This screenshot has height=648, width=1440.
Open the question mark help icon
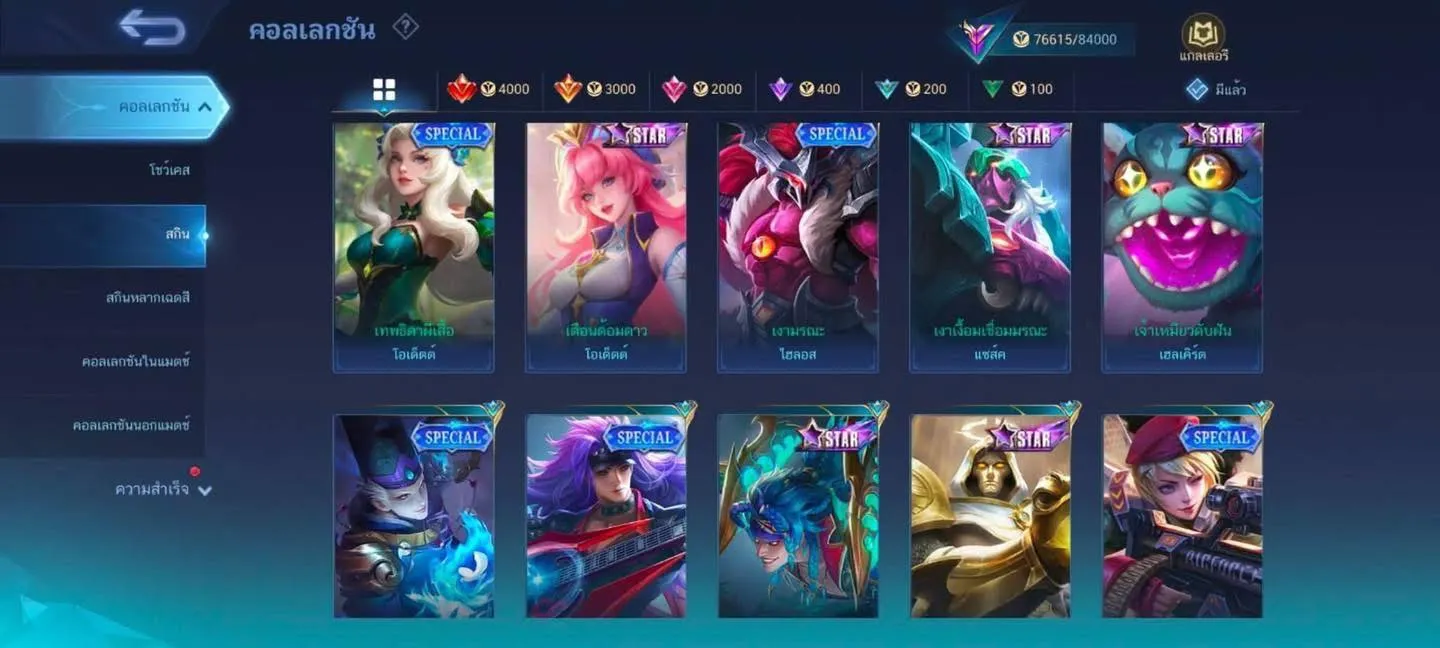tap(405, 27)
